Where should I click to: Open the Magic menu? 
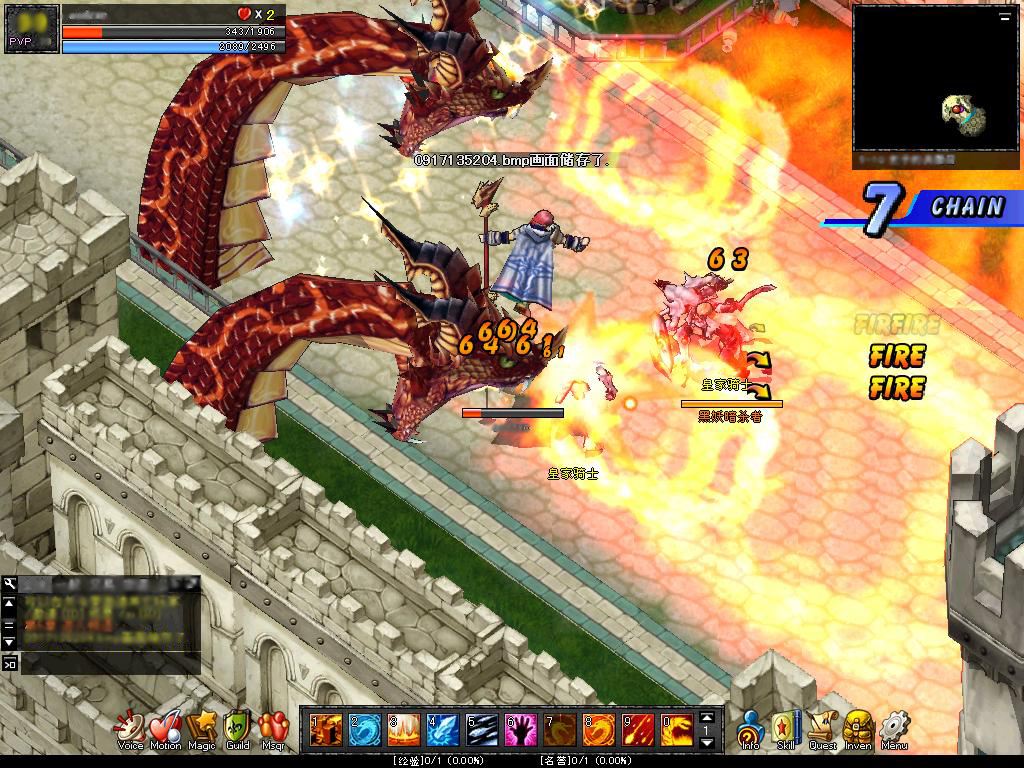tap(201, 727)
